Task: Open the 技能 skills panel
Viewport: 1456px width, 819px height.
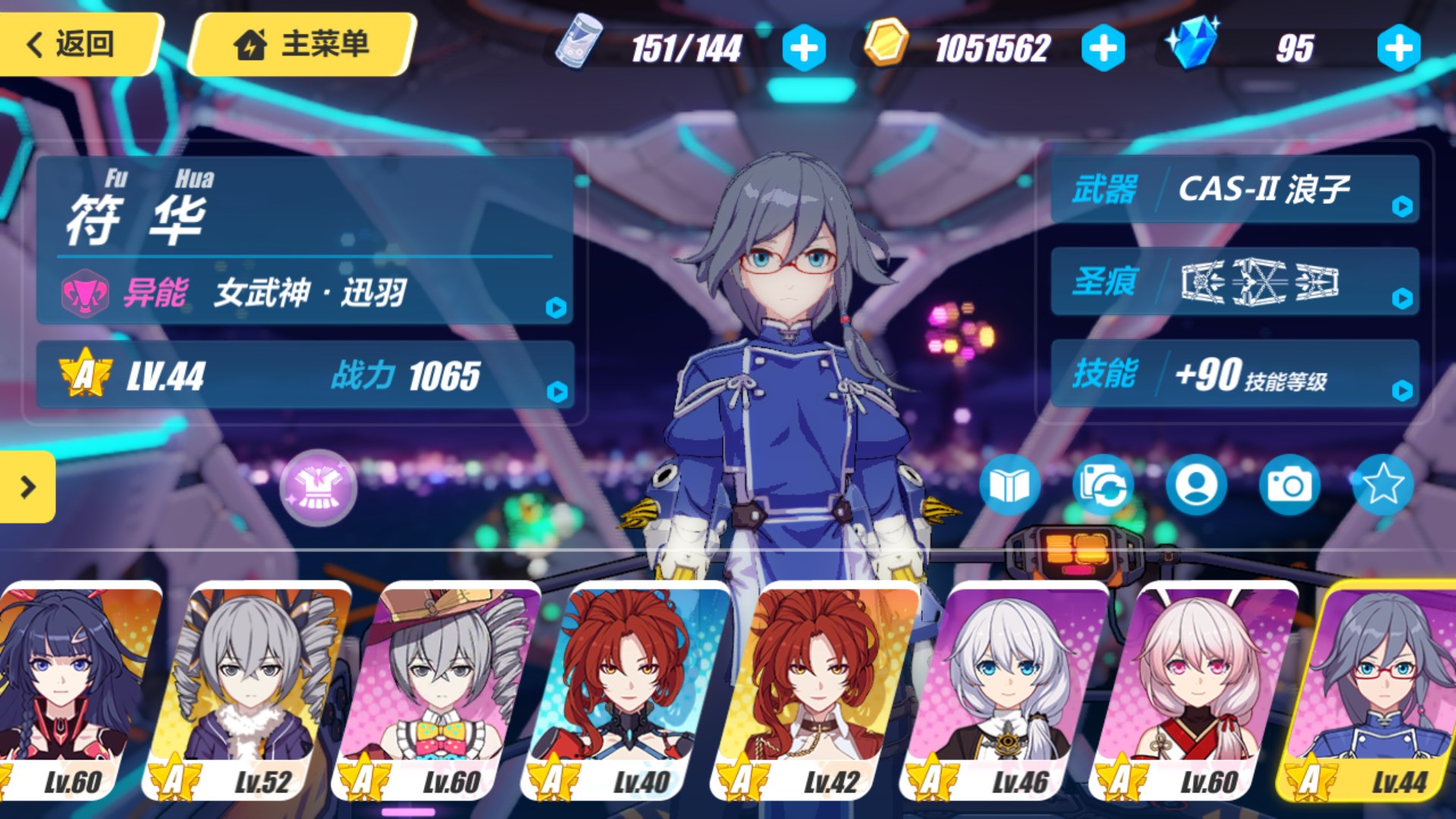Action: (x=1235, y=374)
